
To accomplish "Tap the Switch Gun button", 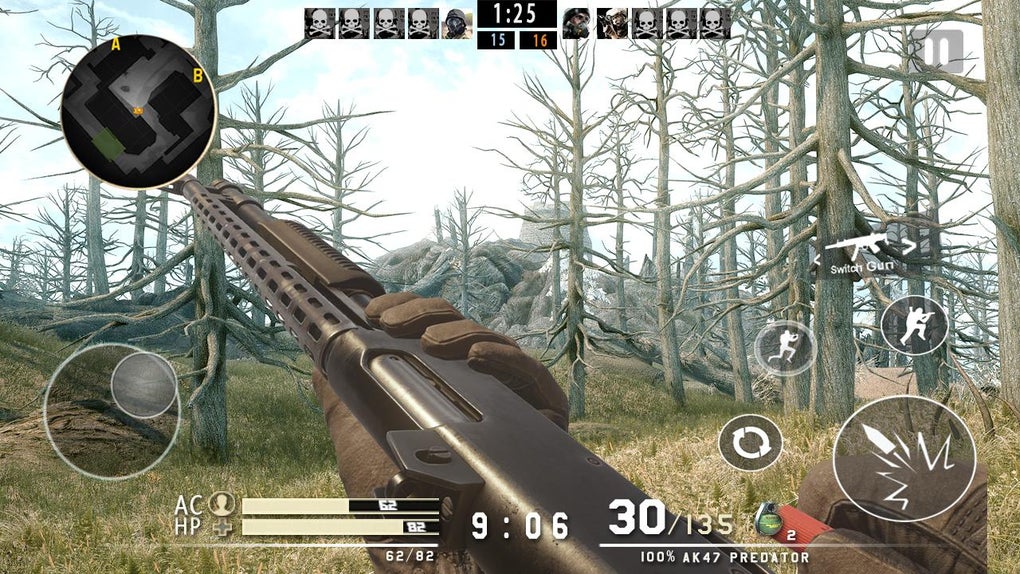I will click(x=860, y=250).
